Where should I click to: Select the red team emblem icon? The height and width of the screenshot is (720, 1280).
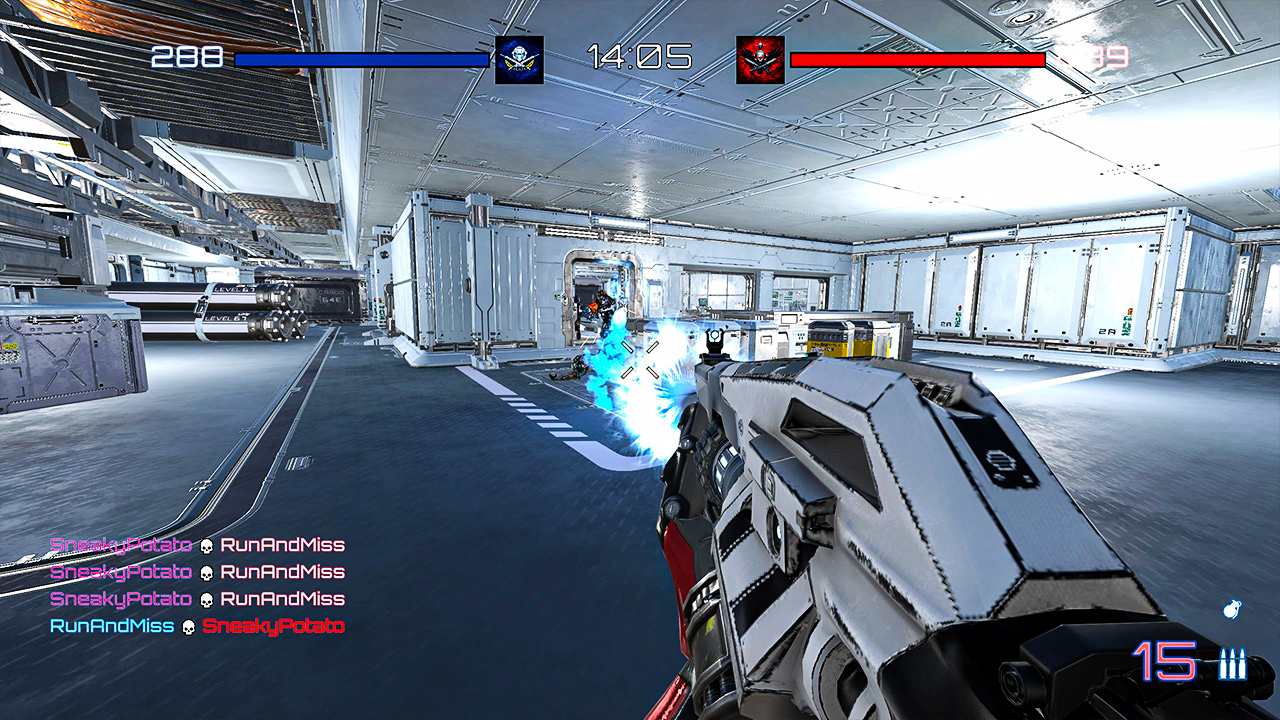click(761, 57)
